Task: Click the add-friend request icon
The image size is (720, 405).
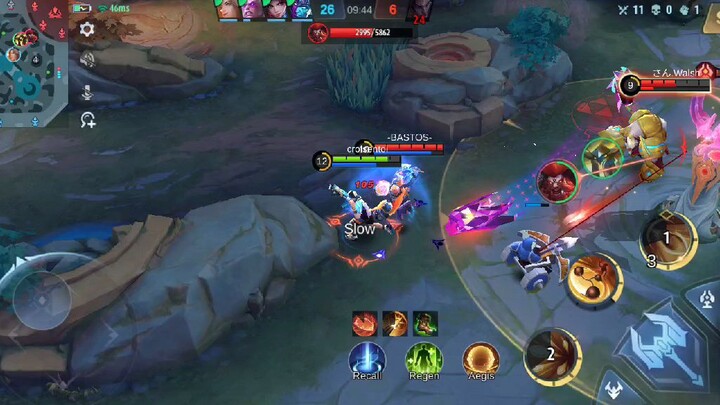Action: point(88,120)
